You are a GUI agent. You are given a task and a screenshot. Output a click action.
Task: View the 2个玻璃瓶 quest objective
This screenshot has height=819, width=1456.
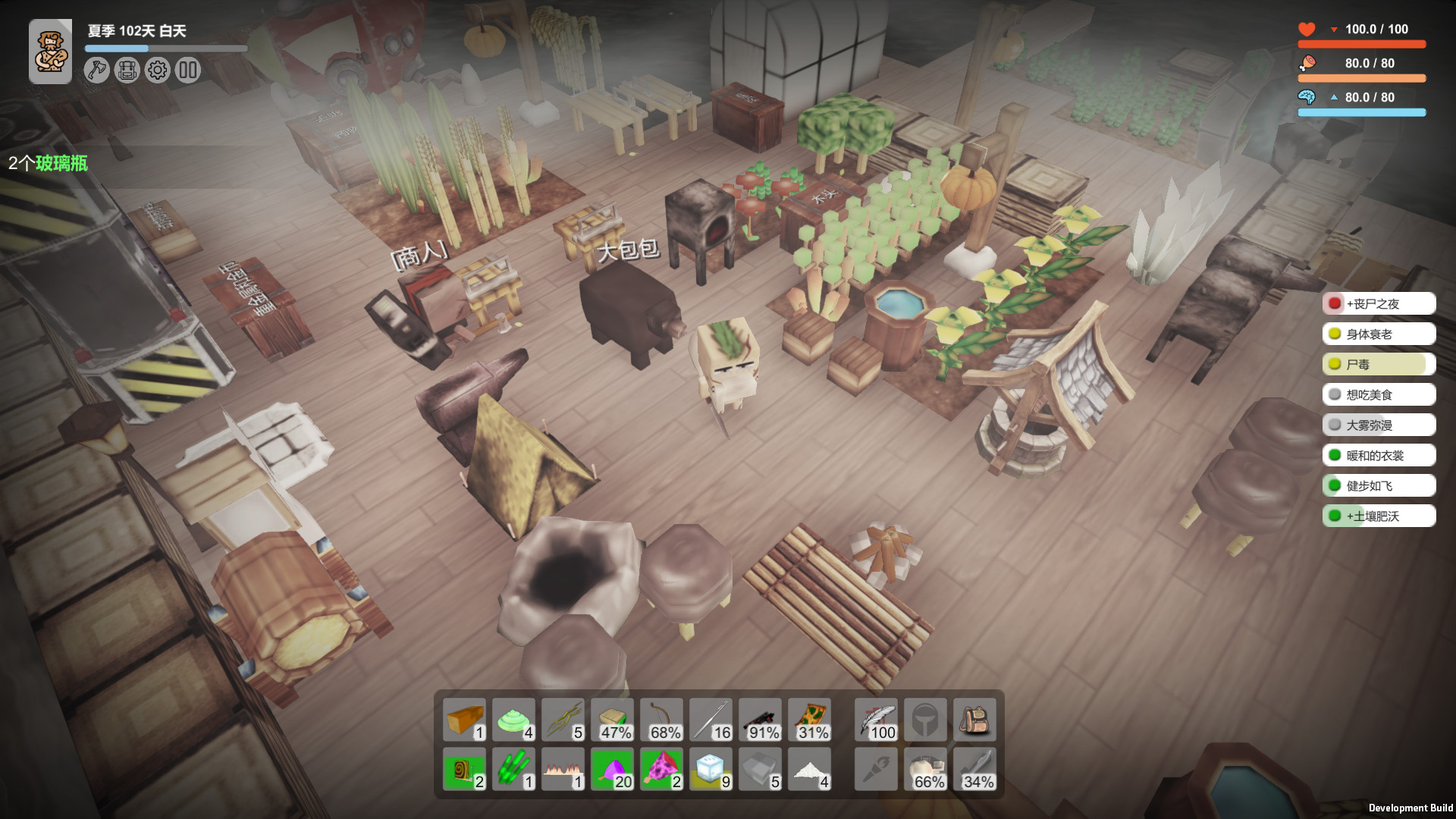point(49,164)
